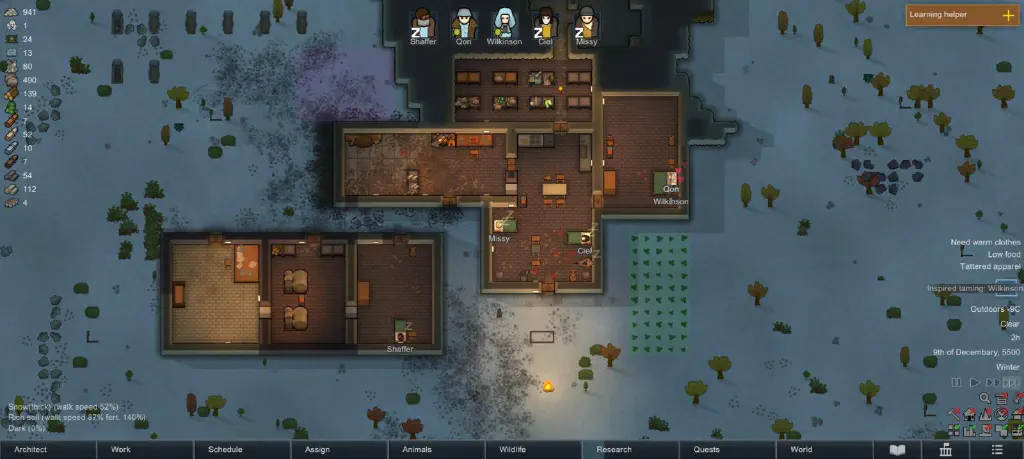Select colonist Shaffer's portrait

(x=422, y=23)
